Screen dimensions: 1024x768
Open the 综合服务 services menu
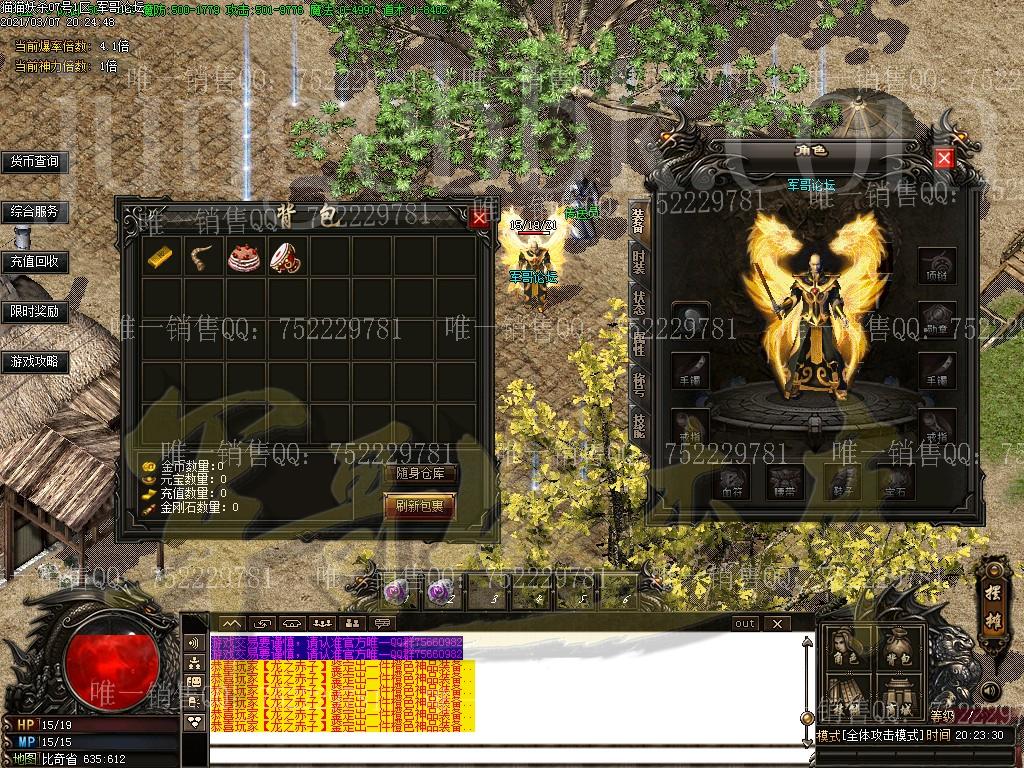tap(35, 212)
